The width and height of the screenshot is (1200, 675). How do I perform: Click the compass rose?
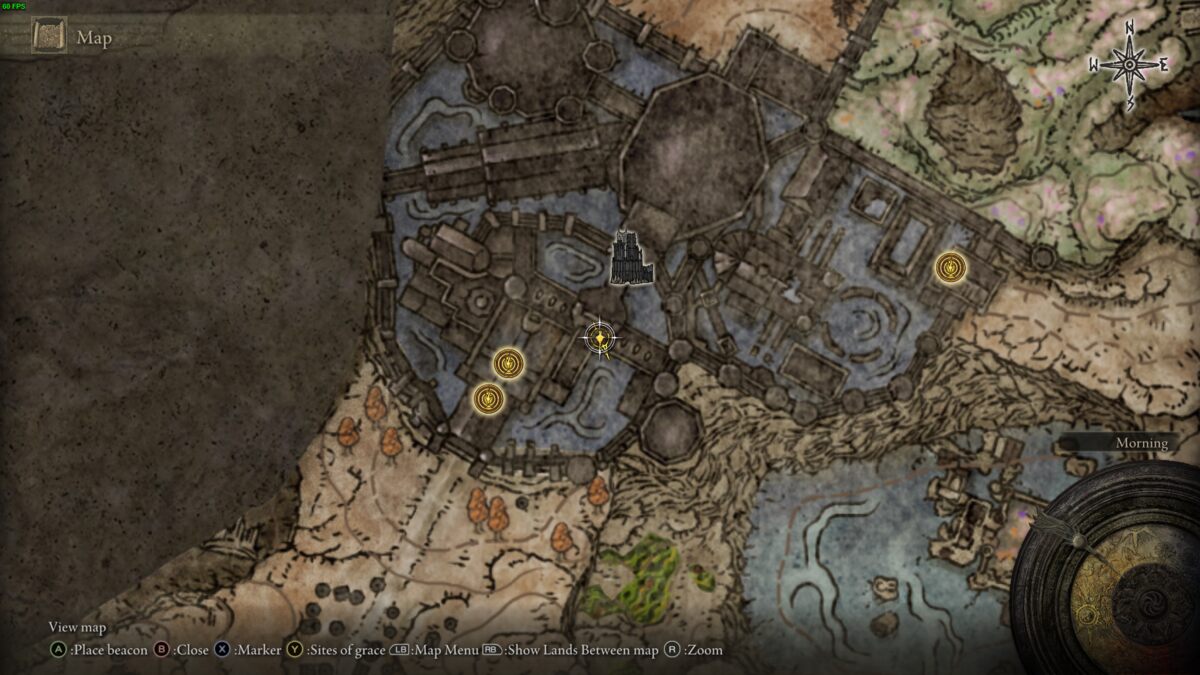(1129, 65)
